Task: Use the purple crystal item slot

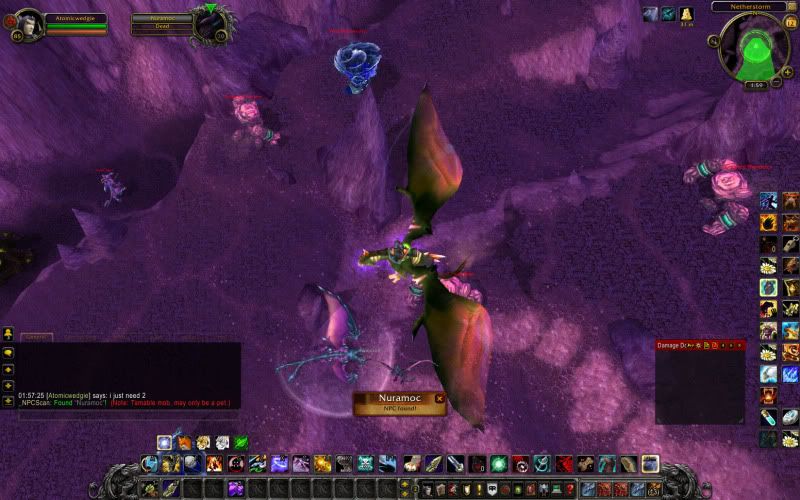Action: point(237,488)
